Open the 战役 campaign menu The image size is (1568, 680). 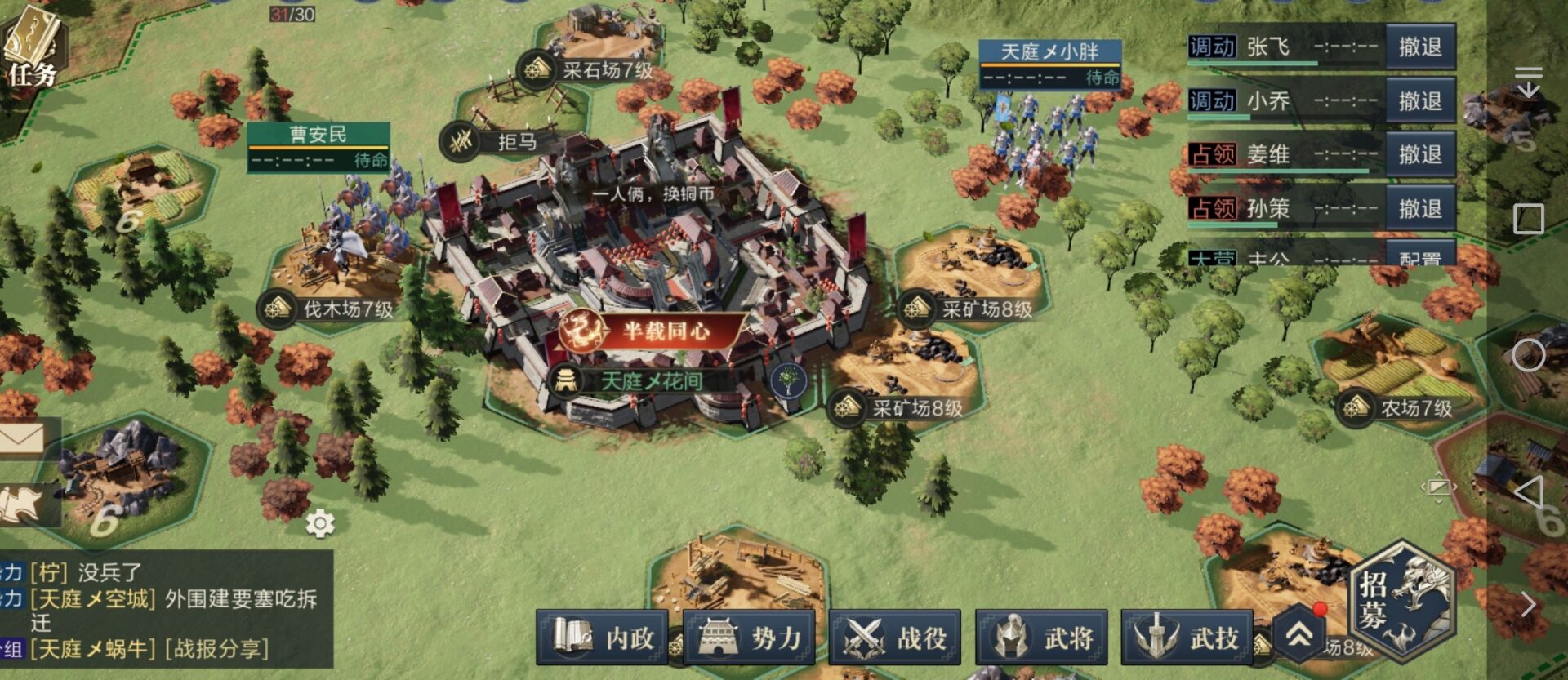(894, 637)
